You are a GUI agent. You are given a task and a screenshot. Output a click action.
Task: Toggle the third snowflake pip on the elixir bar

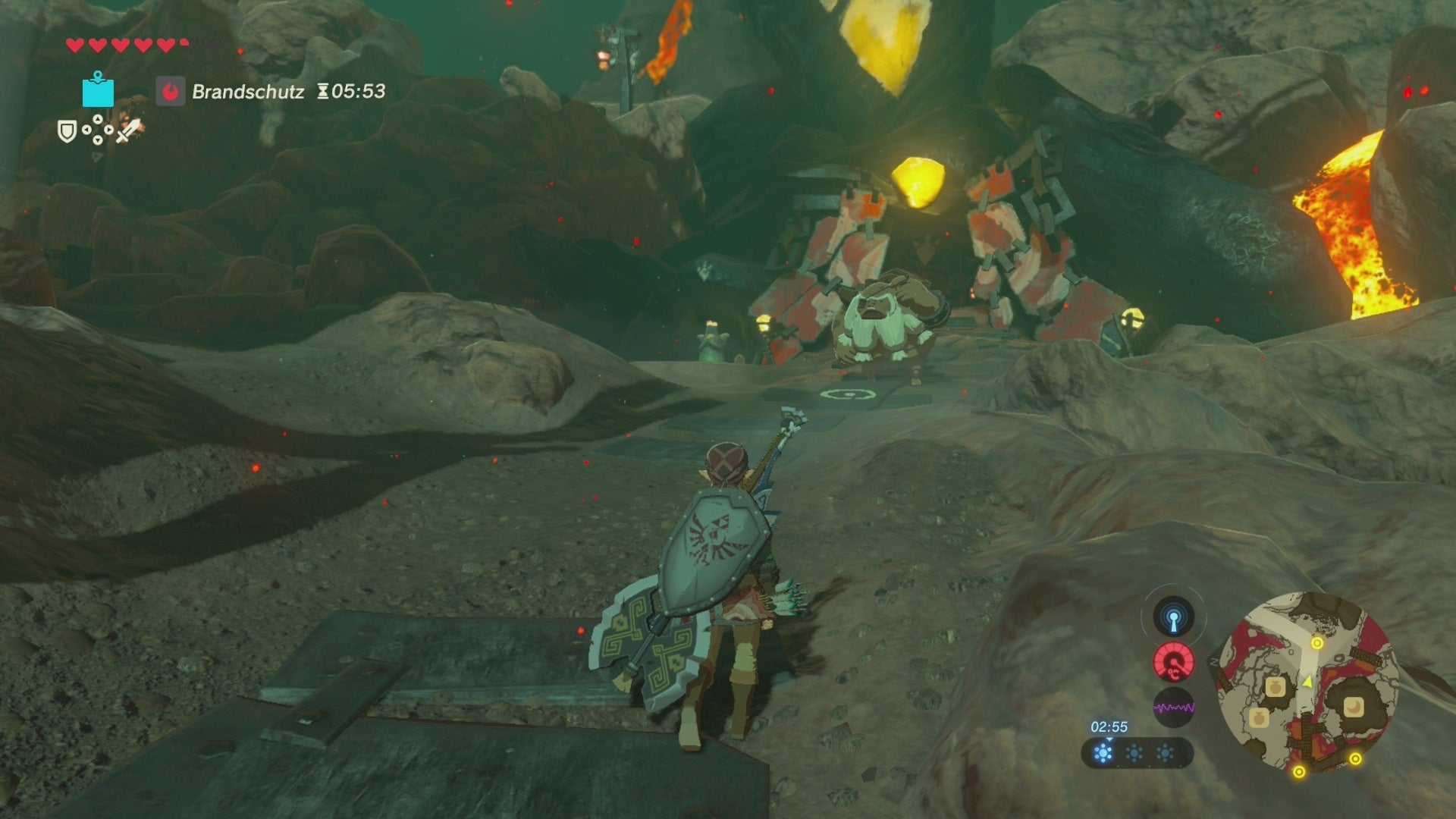pos(1164,752)
